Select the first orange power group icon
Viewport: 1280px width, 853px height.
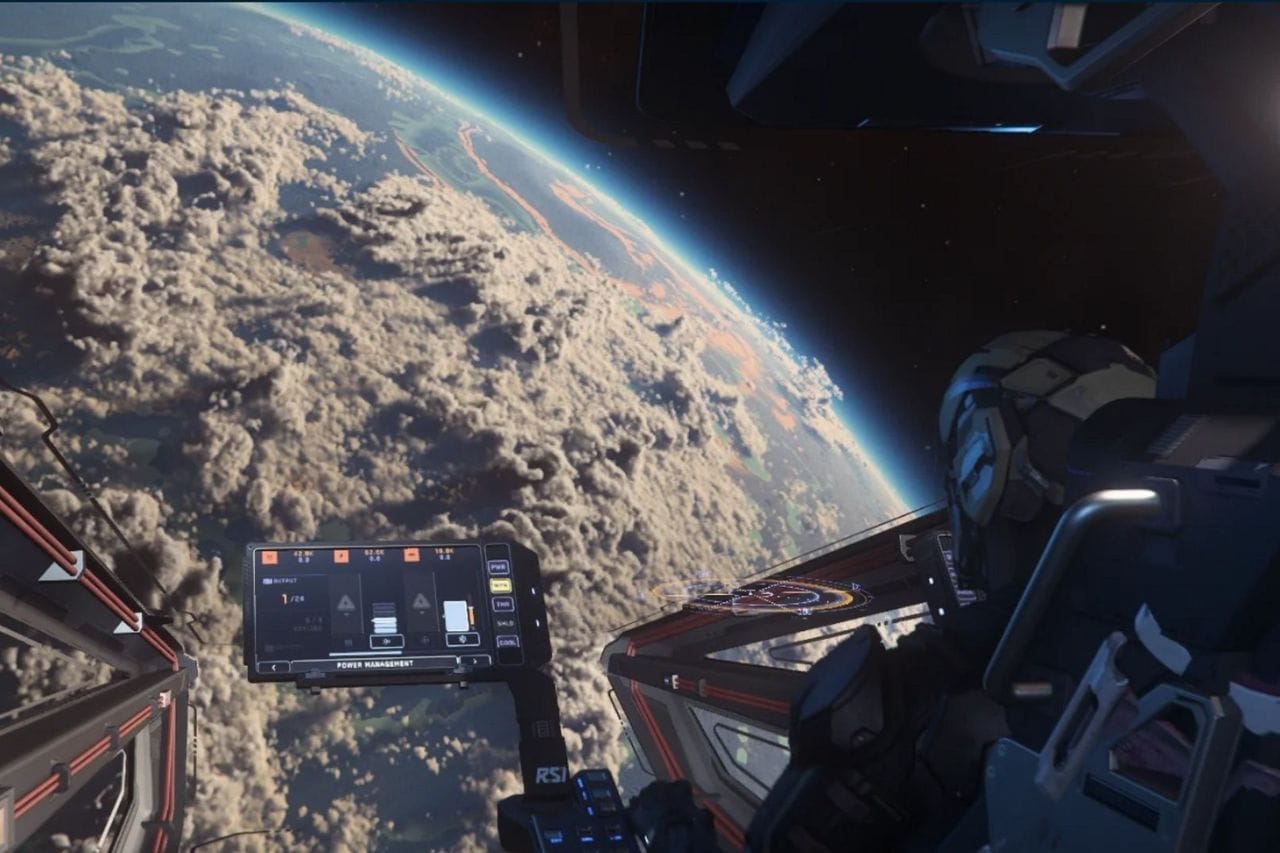coord(269,555)
